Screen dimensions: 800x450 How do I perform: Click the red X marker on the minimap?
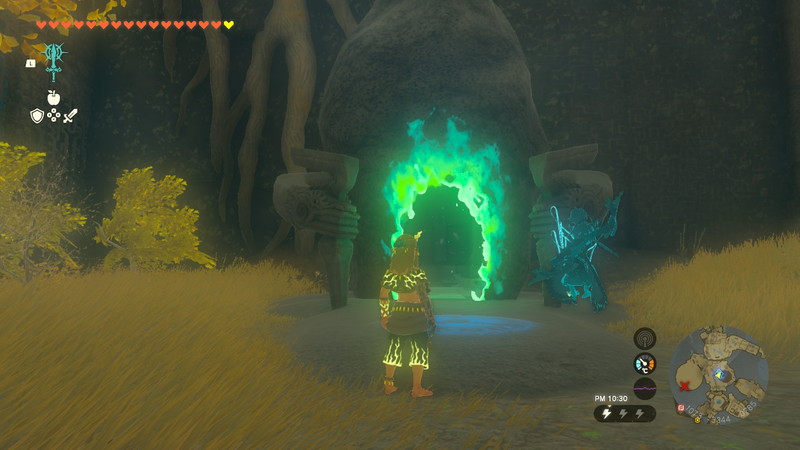pyautogui.click(x=684, y=386)
